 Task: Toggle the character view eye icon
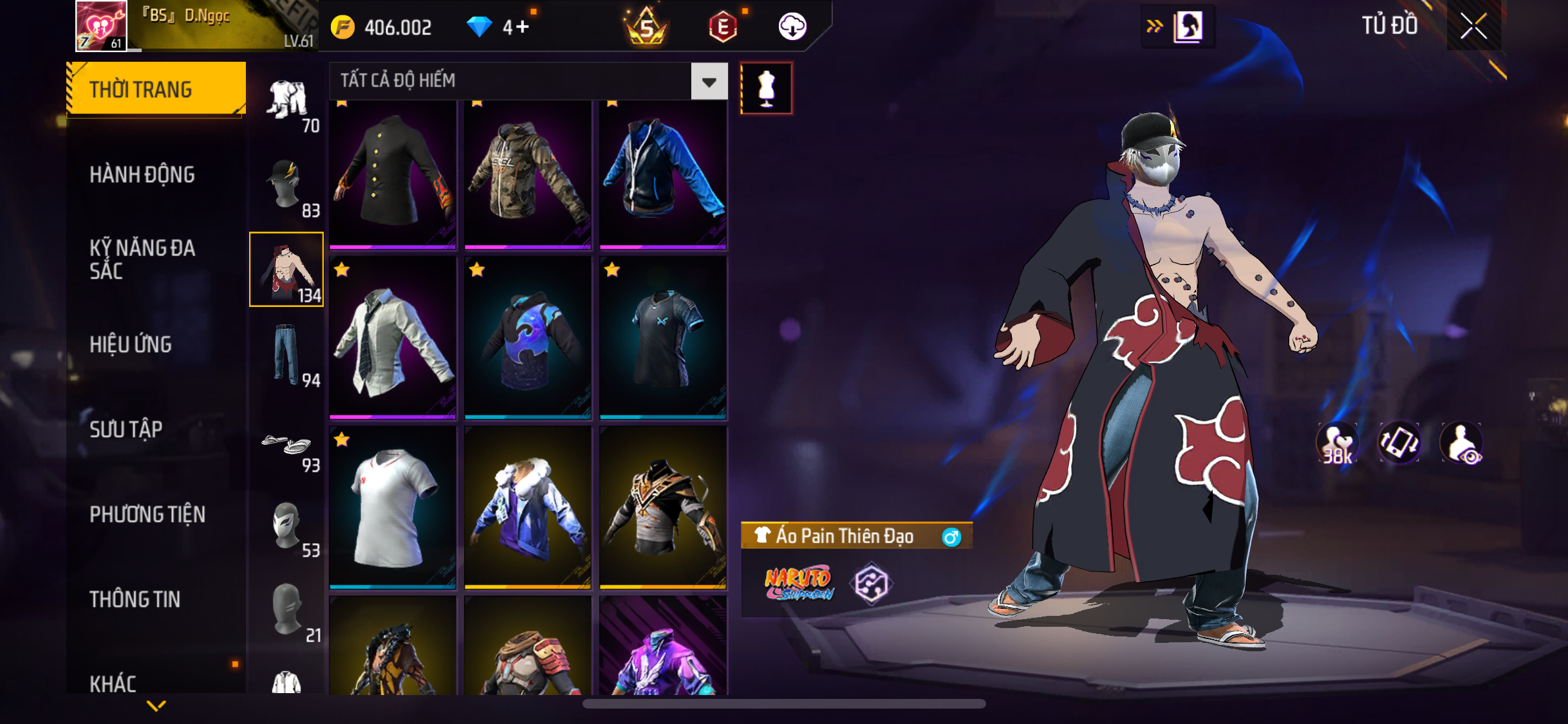pyautogui.click(x=1462, y=443)
